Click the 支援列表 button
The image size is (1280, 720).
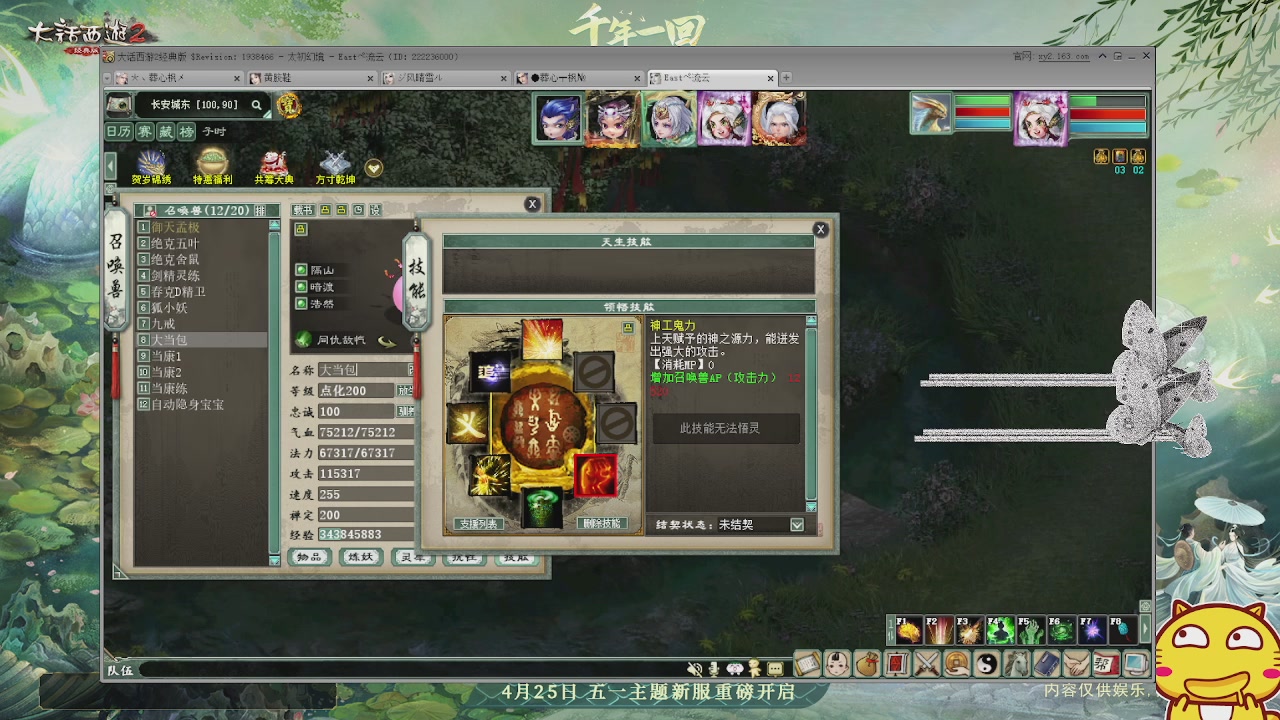click(x=481, y=521)
